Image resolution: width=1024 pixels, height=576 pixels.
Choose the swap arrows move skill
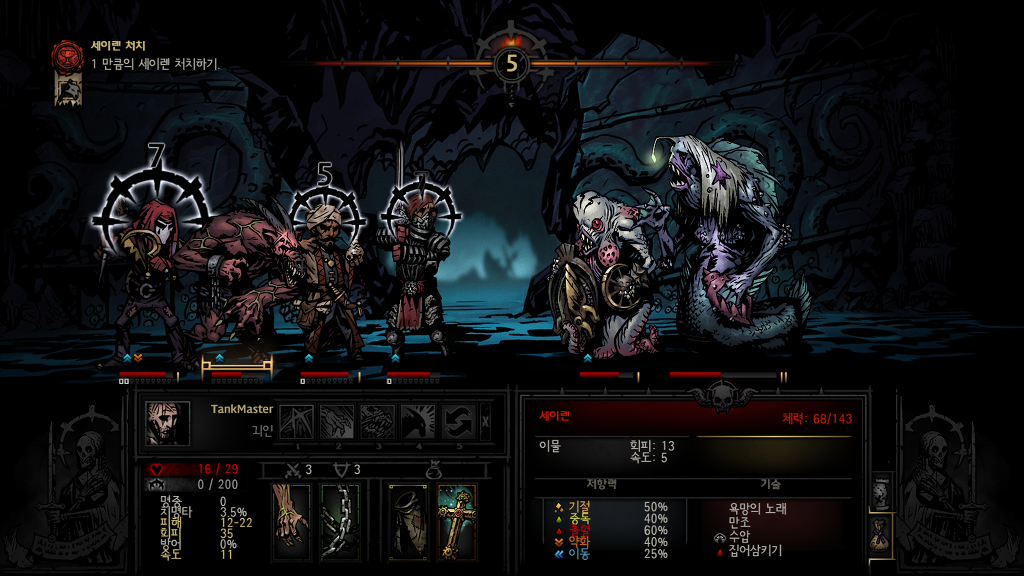coord(460,421)
